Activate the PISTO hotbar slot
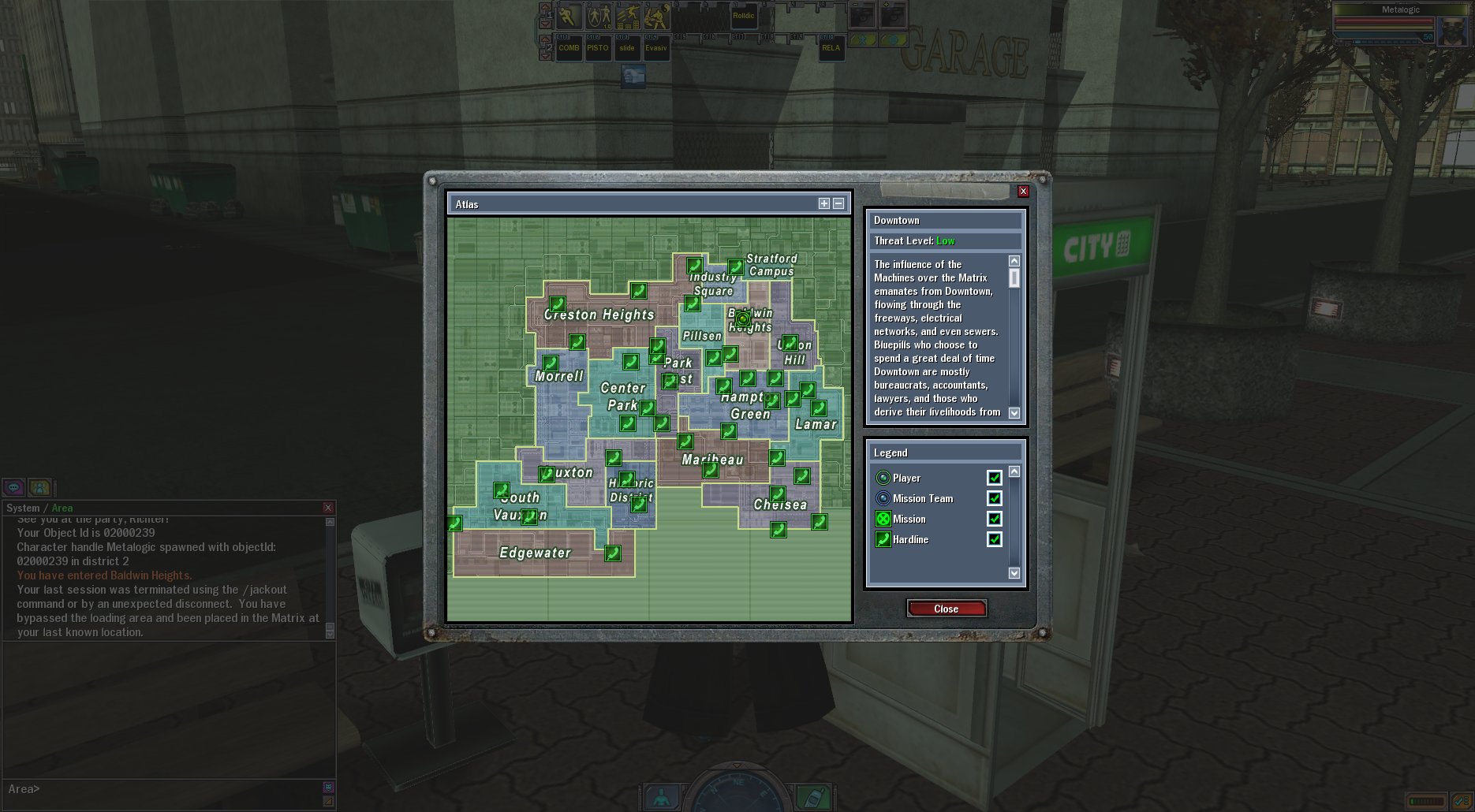Image resolution: width=1475 pixels, height=812 pixels. pyautogui.click(x=598, y=48)
